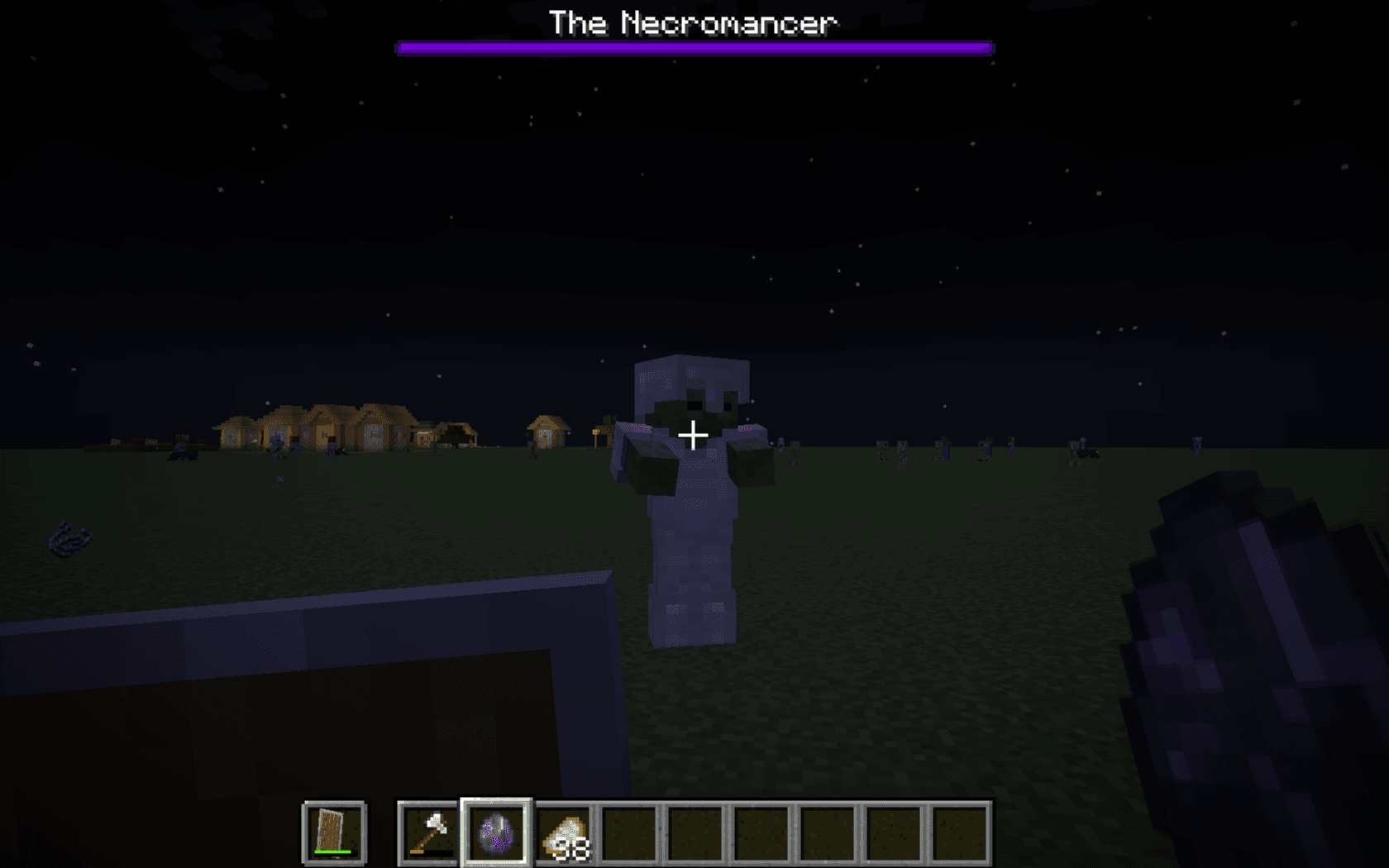Select the stone axe in the hotbar

click(427, 832)
